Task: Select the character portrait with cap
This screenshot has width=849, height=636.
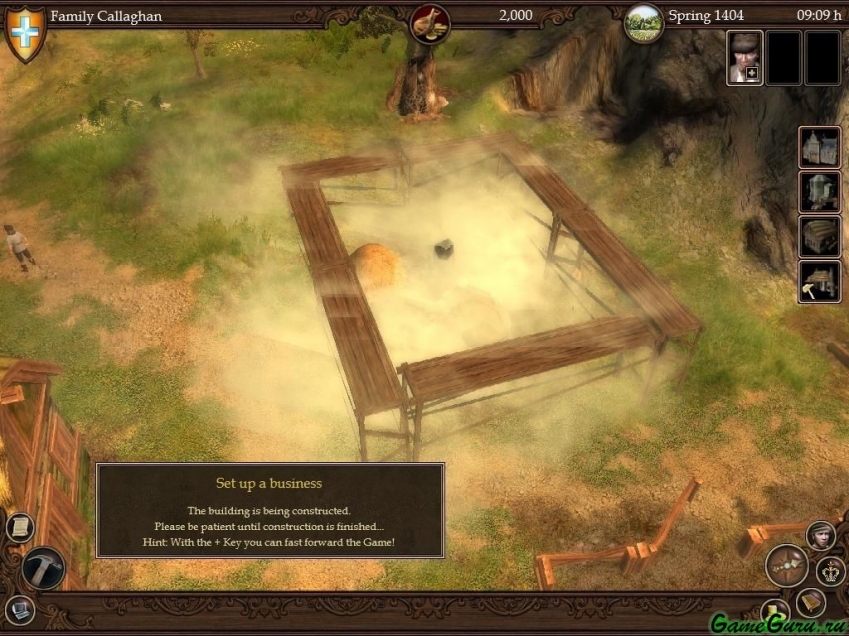Action: [x=744, y=57]
